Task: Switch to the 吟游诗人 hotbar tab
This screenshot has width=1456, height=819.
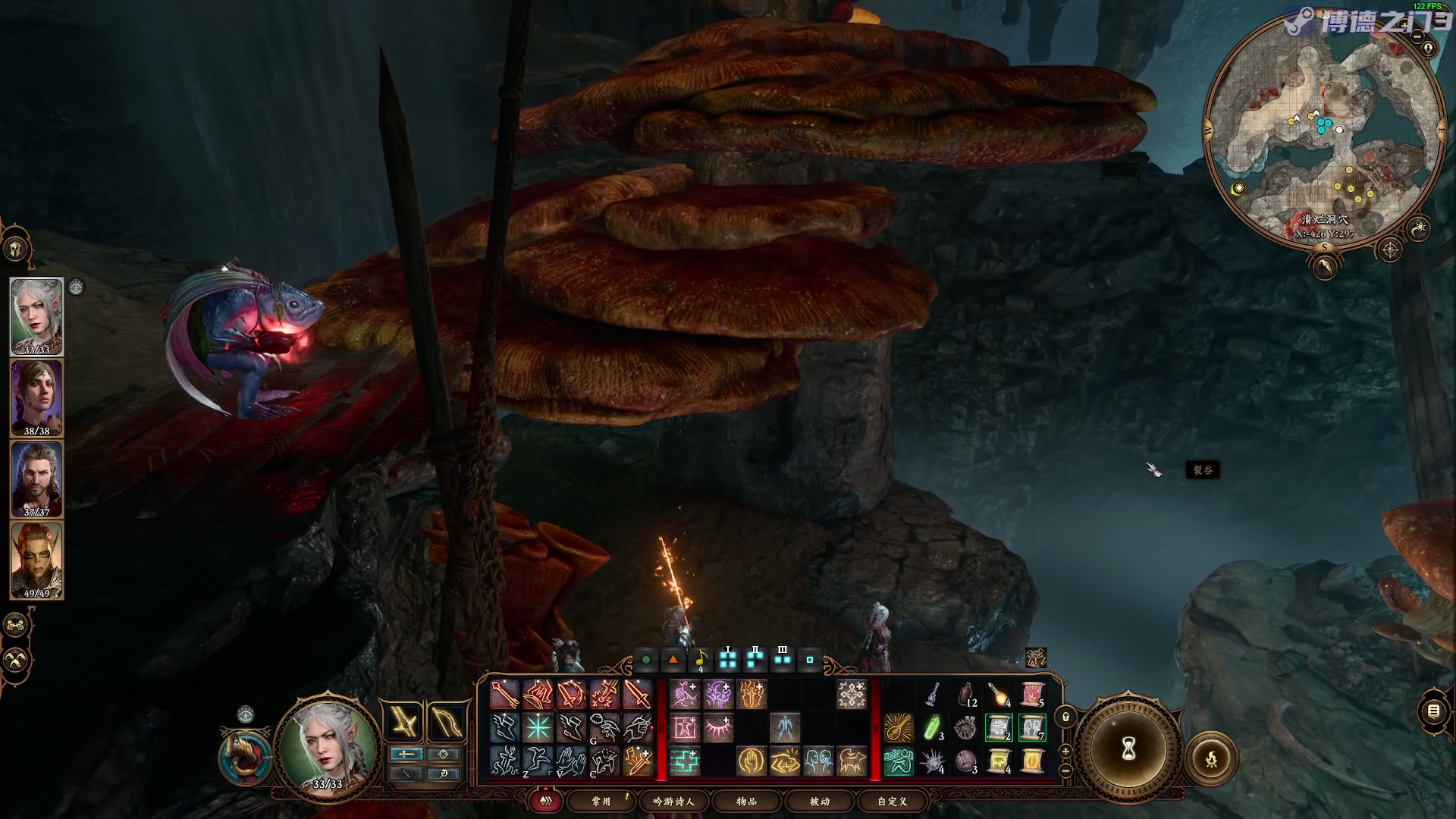Action: pos(673,801)
